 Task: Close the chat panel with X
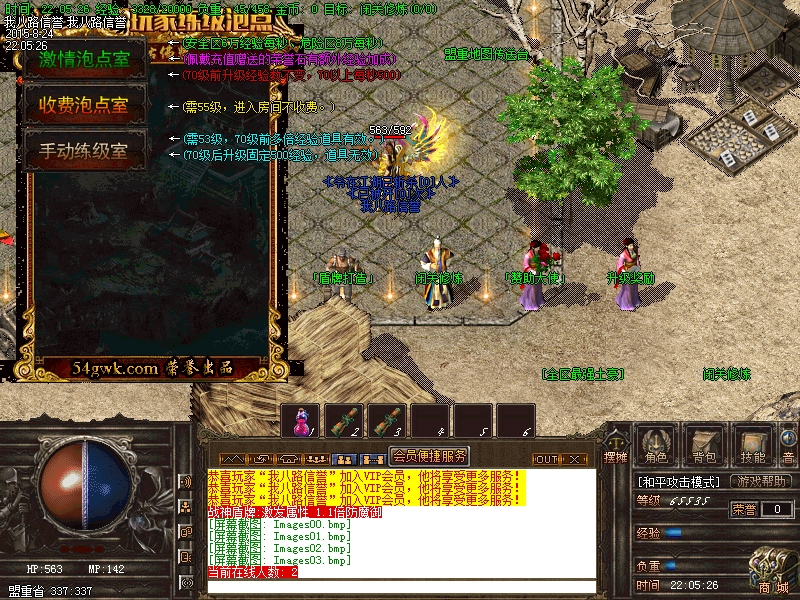coord(575,459)
